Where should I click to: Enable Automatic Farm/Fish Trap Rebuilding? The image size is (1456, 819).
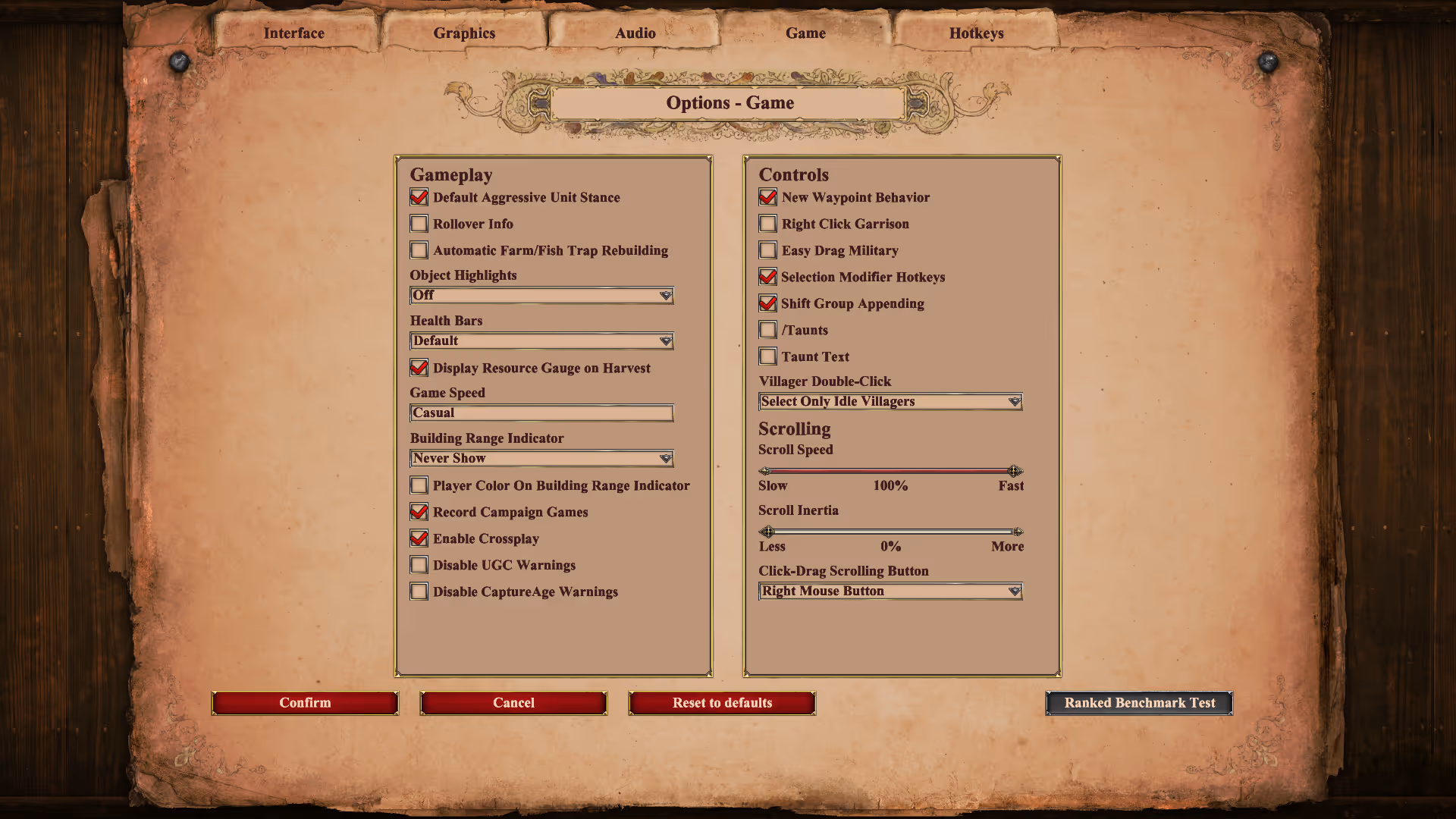point(419,250)
